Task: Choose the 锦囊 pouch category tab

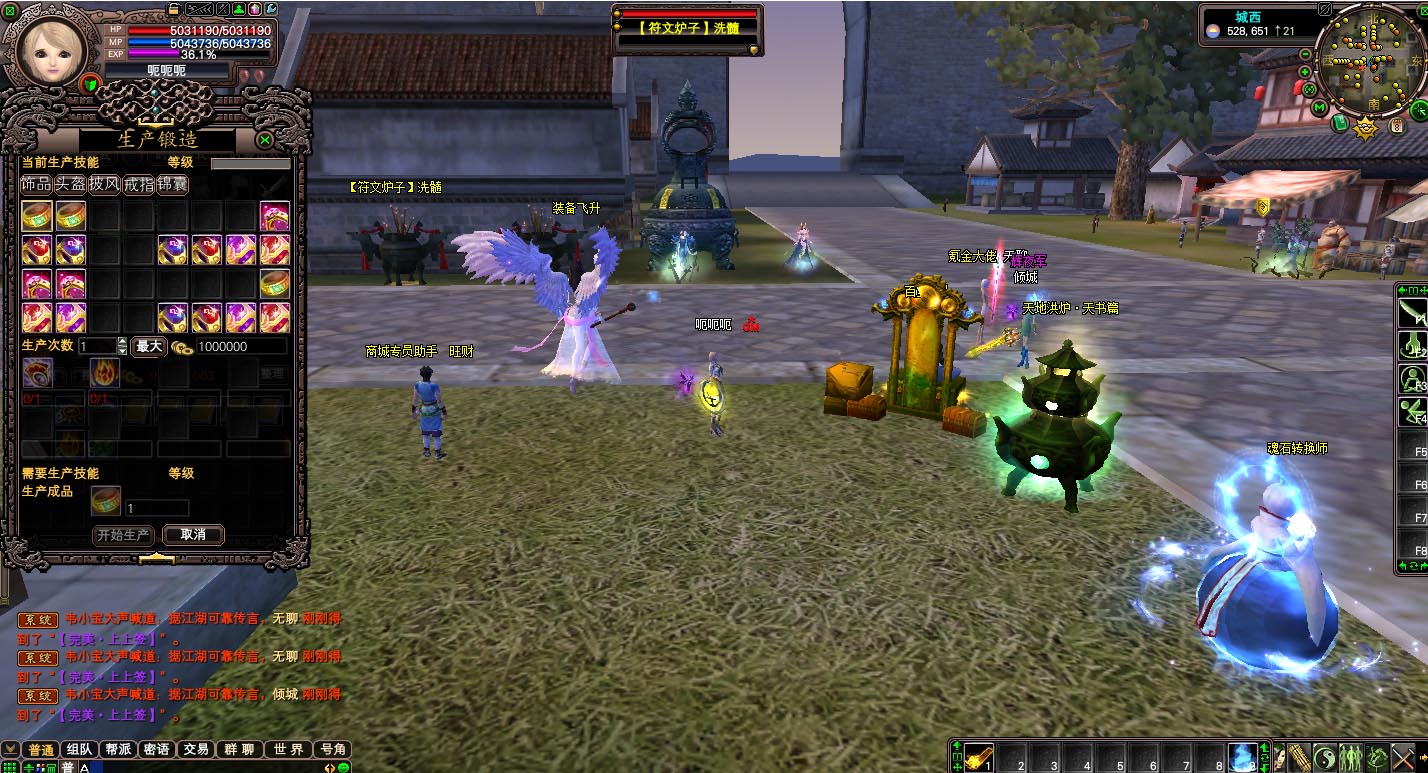Action: click(172, 184)
